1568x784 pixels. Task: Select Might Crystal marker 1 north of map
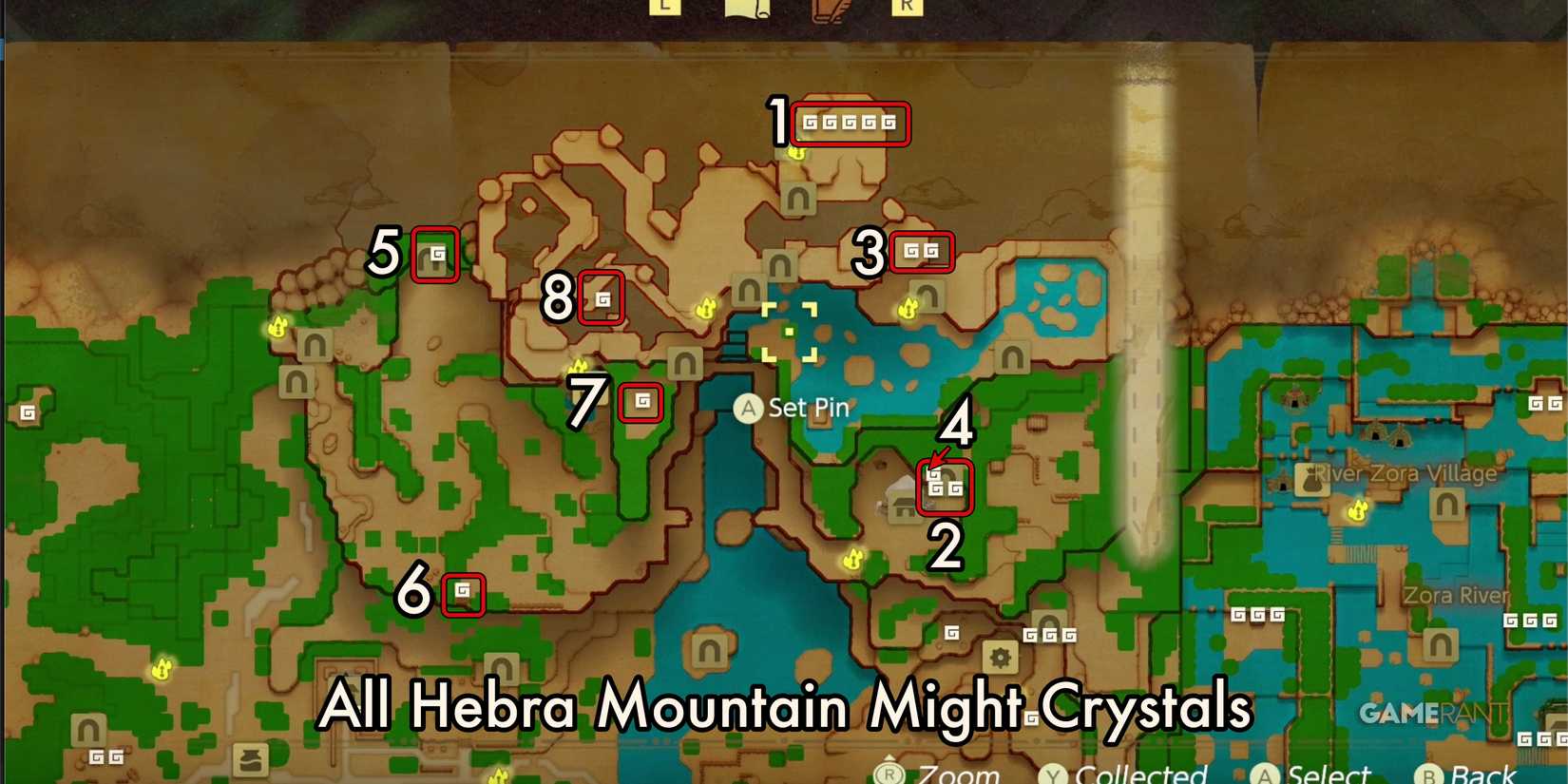(x=849, y=124)
